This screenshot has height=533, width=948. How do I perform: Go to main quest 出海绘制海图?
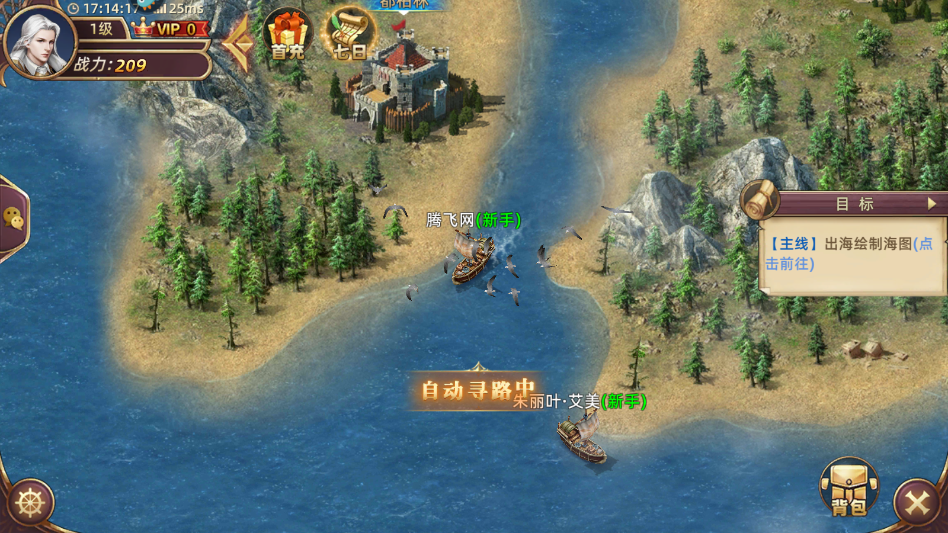[x=850, y=254]
